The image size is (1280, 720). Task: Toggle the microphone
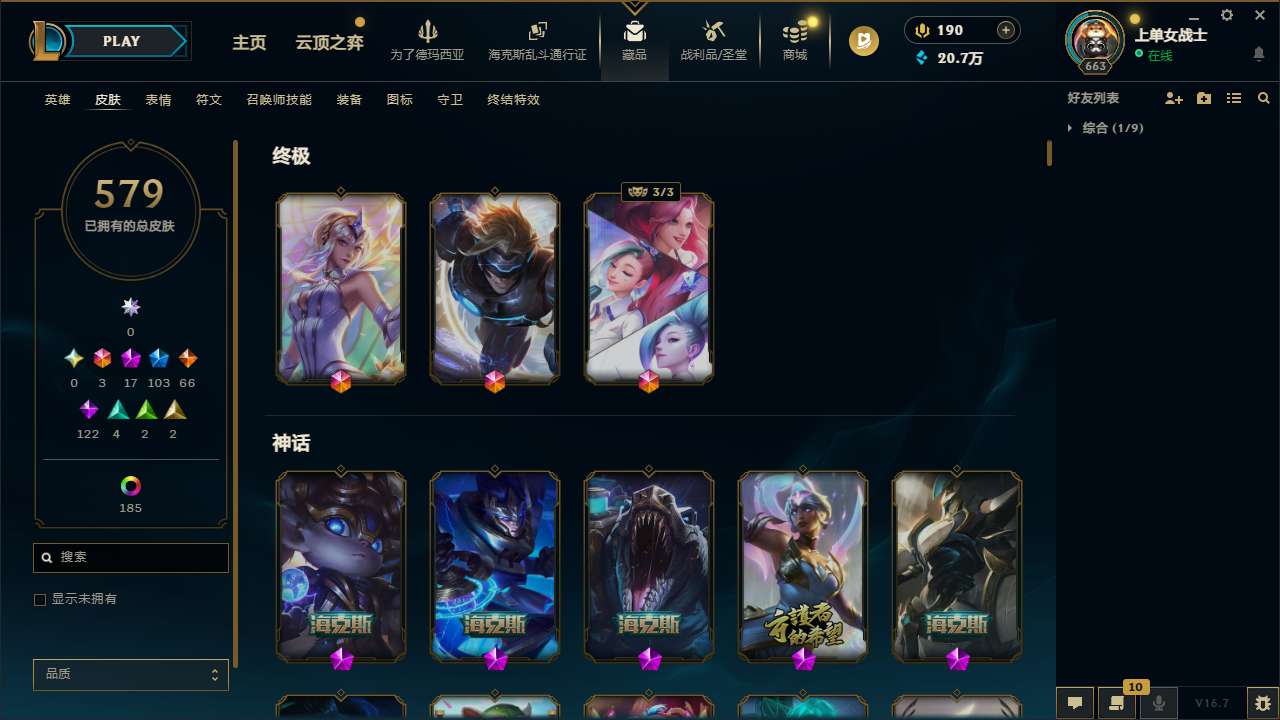[x=1159, y=703]
